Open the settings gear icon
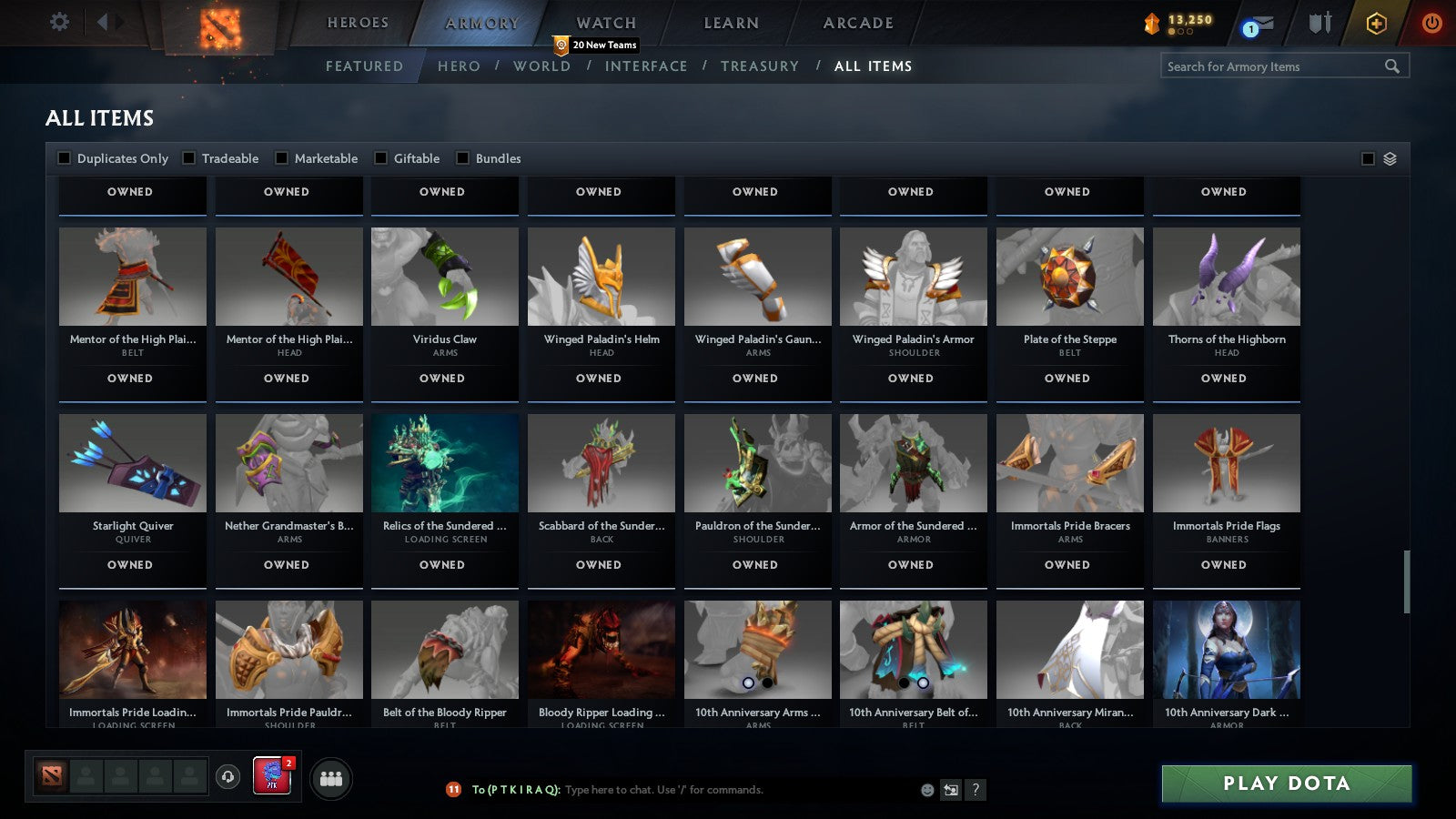Image resolution: width=1456 pixels, height=819 pixels. [60, 22]
